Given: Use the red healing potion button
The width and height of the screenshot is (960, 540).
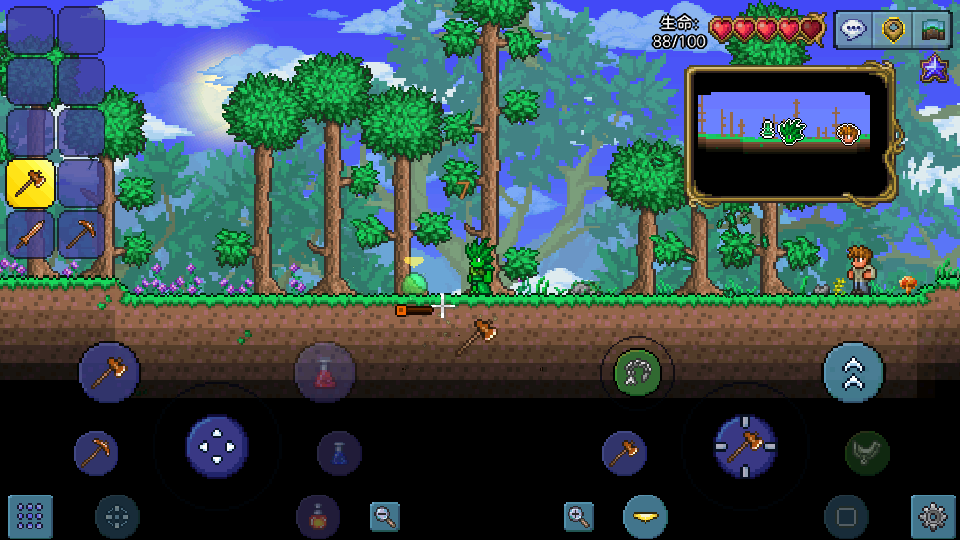Looking at the screenshot, I should click(325, 373).
